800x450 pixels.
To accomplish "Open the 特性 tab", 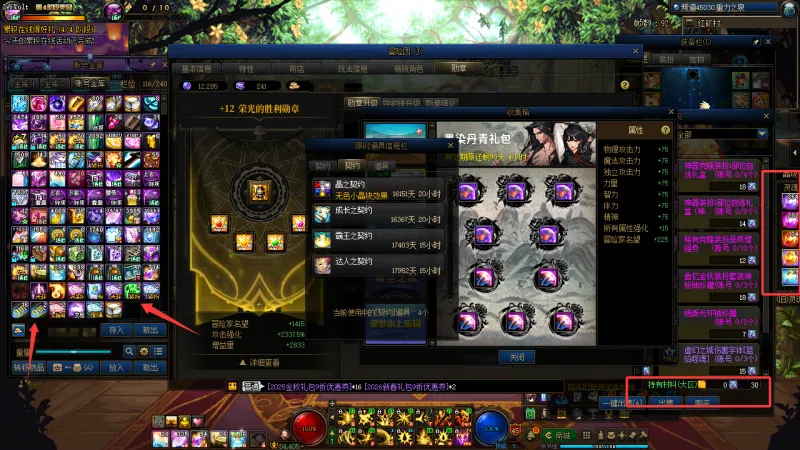I will (x=246, y=68).
